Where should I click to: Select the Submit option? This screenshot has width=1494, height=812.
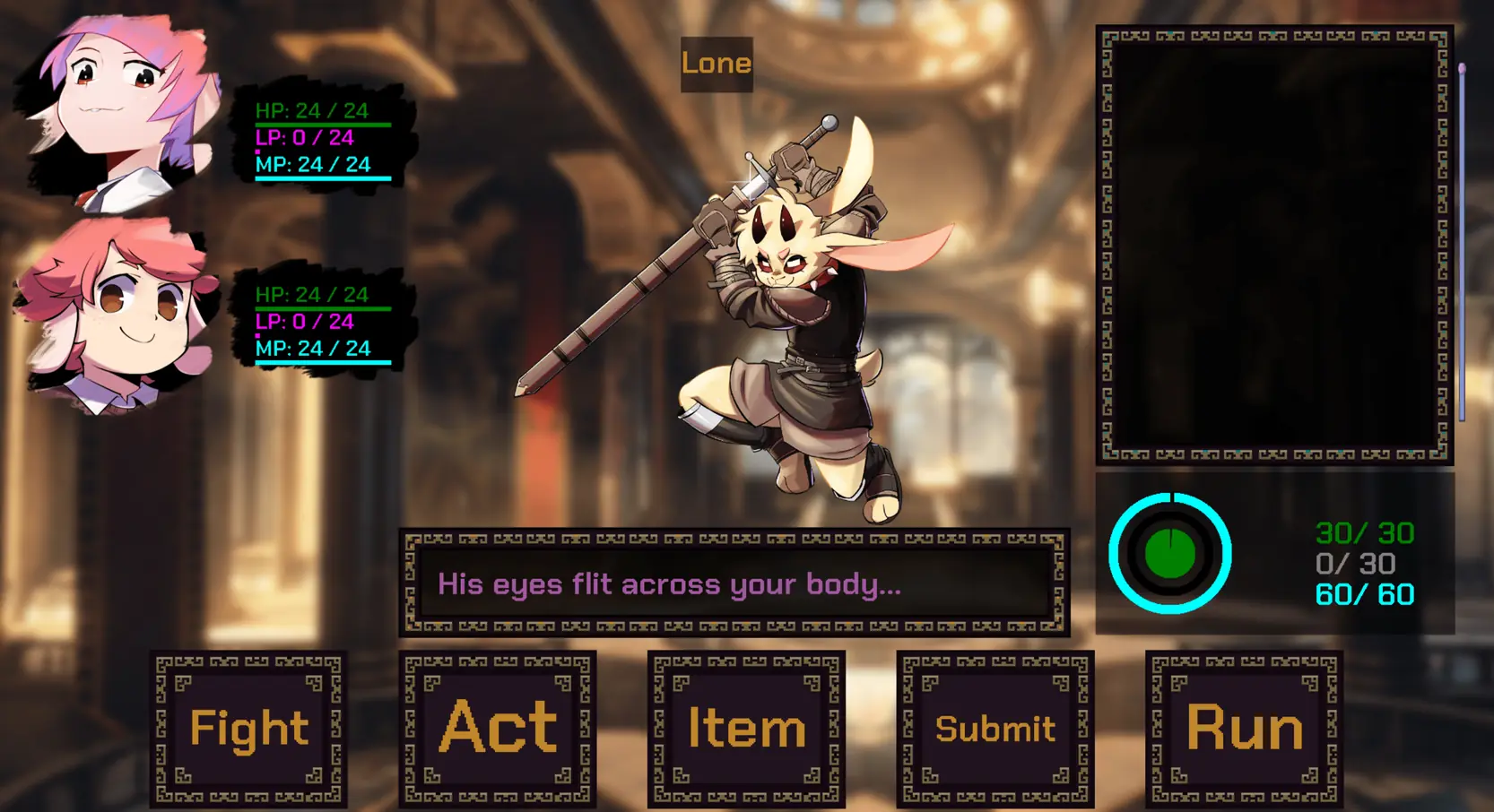(995, 729)
